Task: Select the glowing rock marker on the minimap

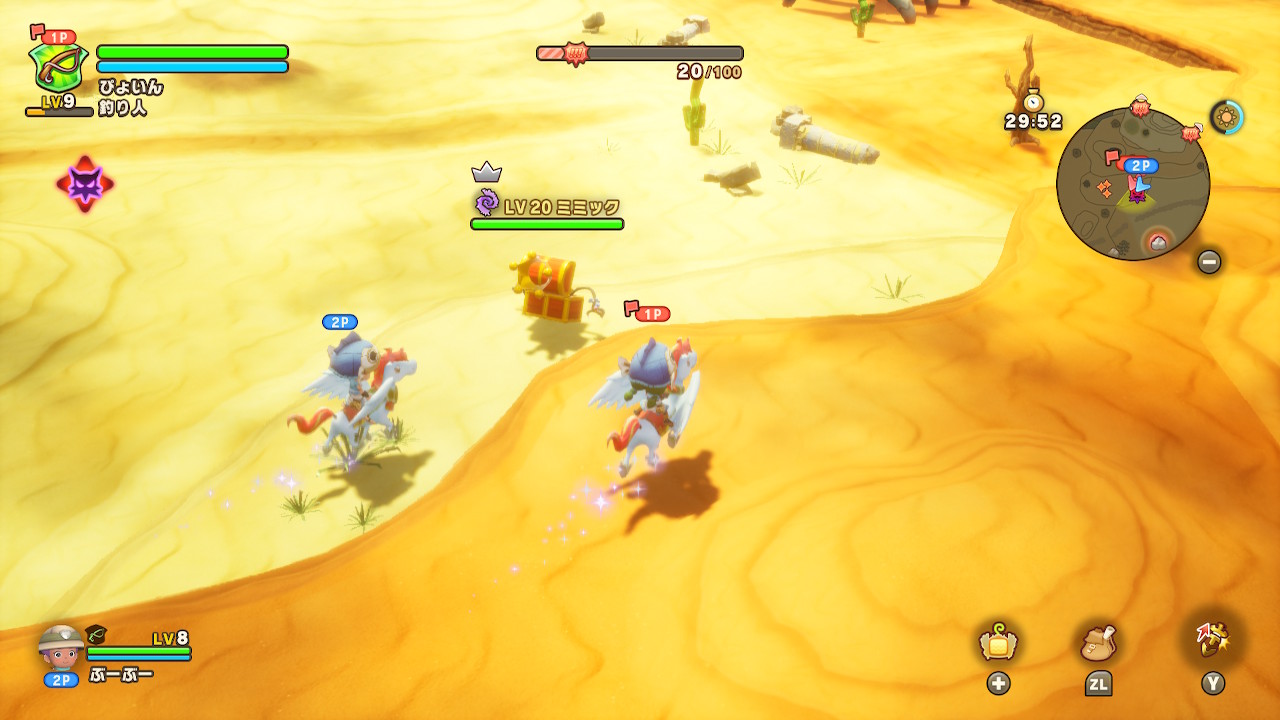Action: 1157,241
